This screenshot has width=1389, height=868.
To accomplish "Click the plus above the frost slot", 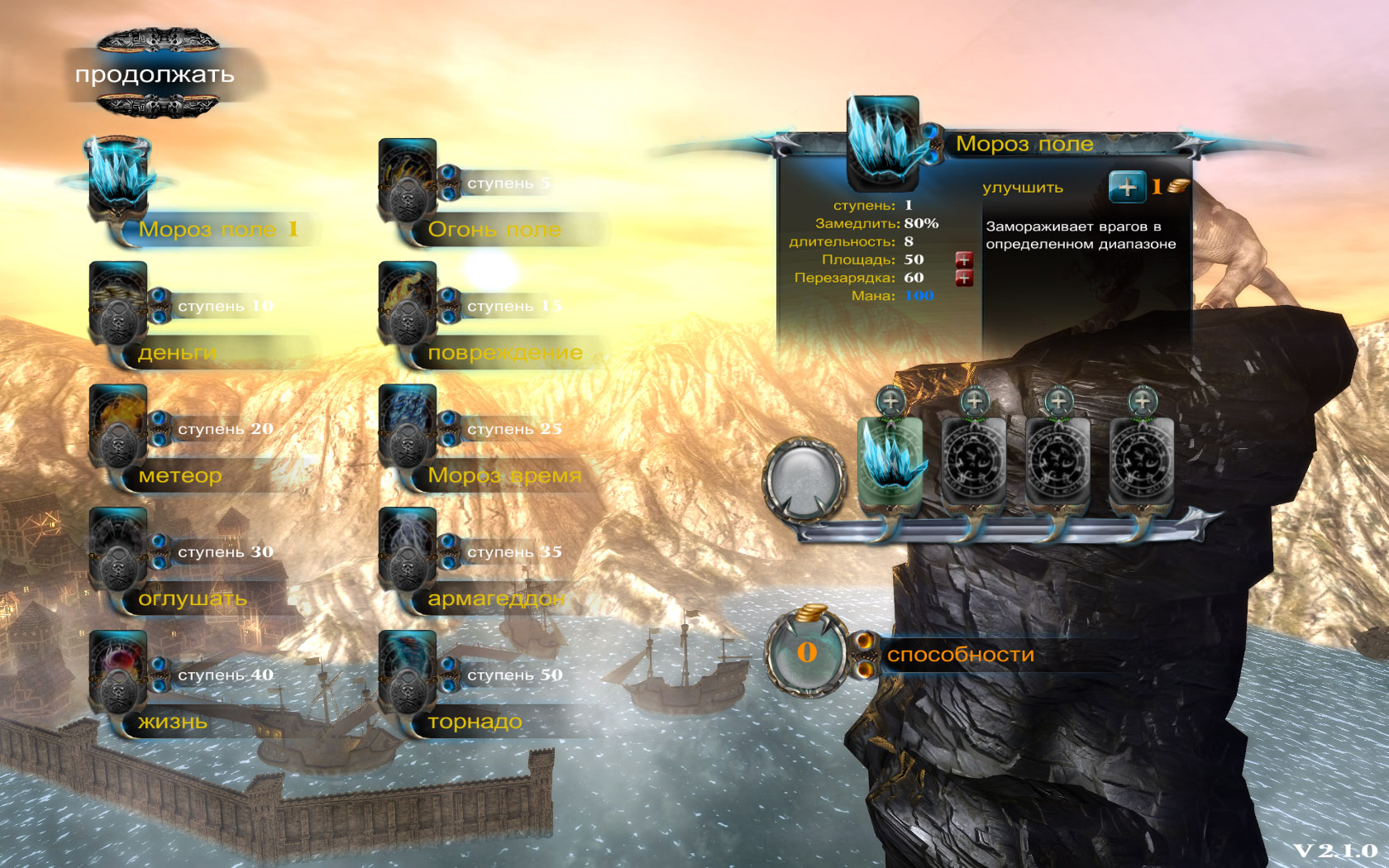I will [x=890, y=401].
